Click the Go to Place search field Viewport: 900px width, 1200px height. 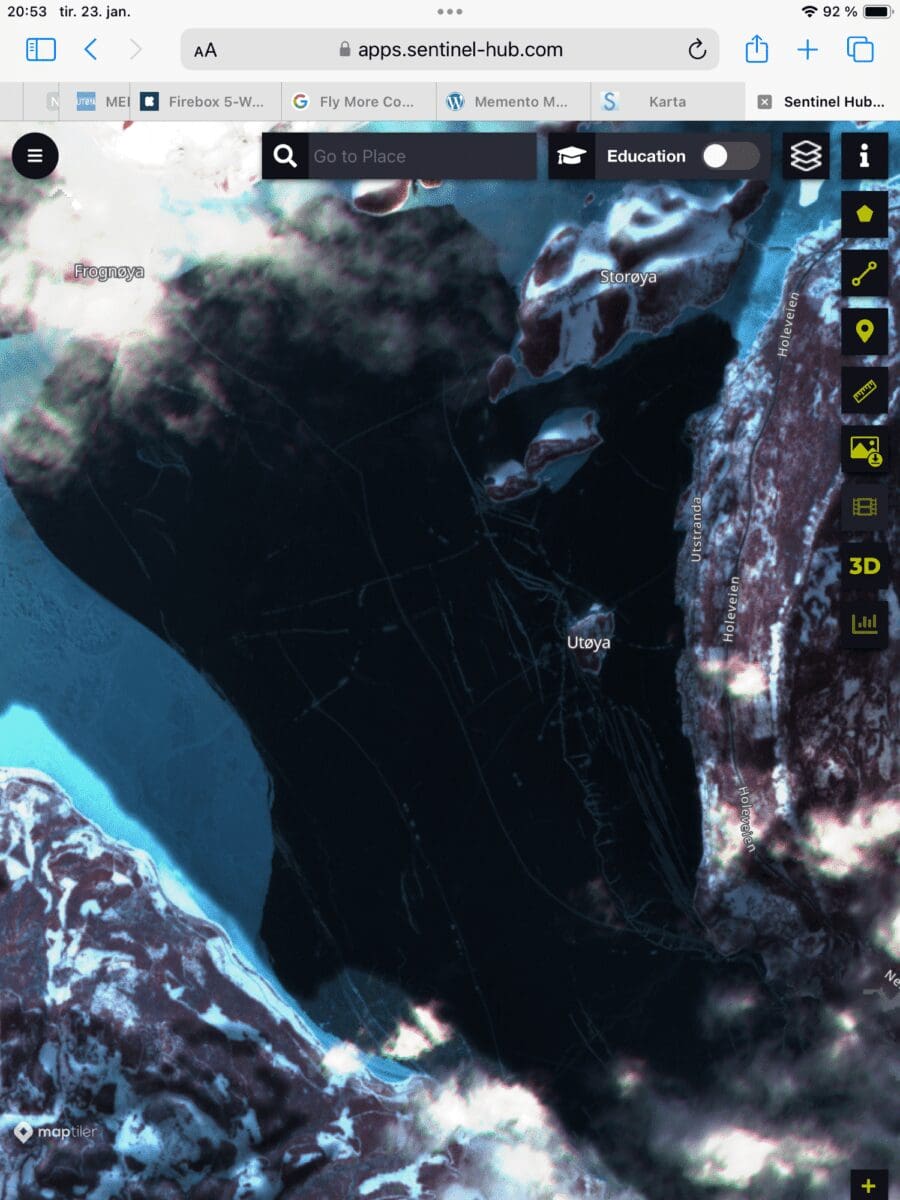pos(420,156)
